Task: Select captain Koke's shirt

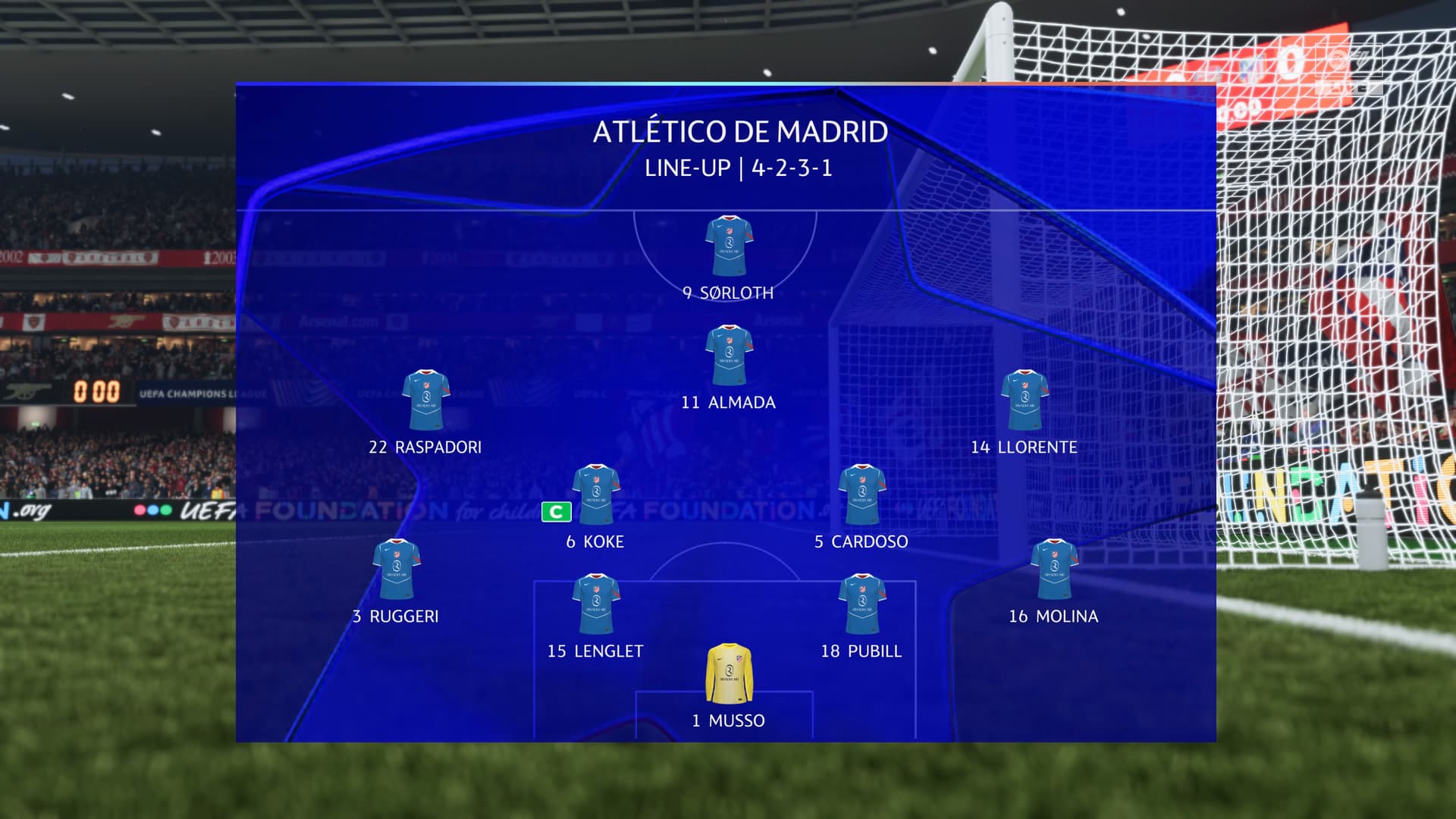Action: coord(596,494)
